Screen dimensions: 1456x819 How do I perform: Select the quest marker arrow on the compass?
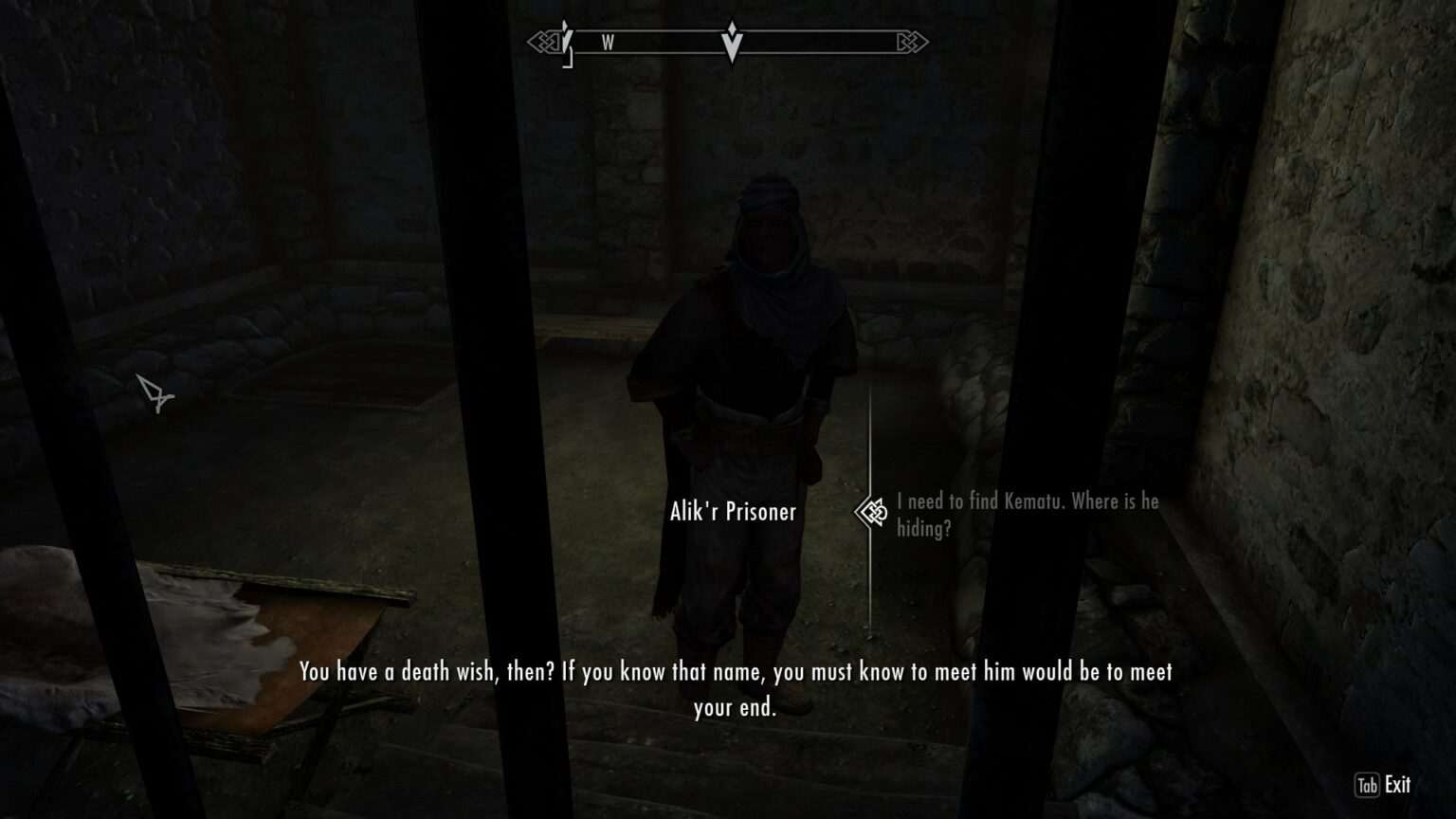(730, 42)
